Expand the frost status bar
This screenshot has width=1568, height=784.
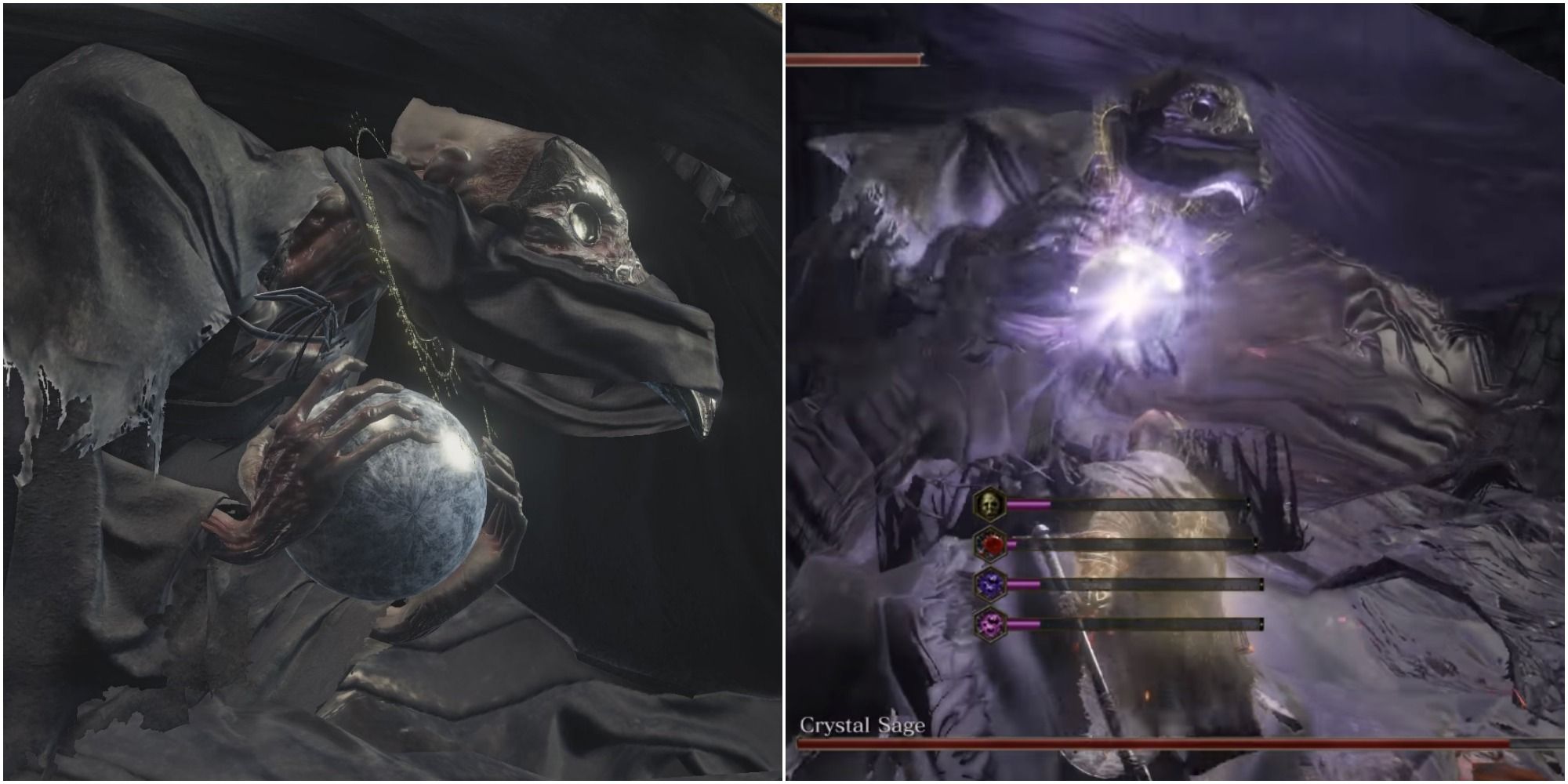[1137, 583]
